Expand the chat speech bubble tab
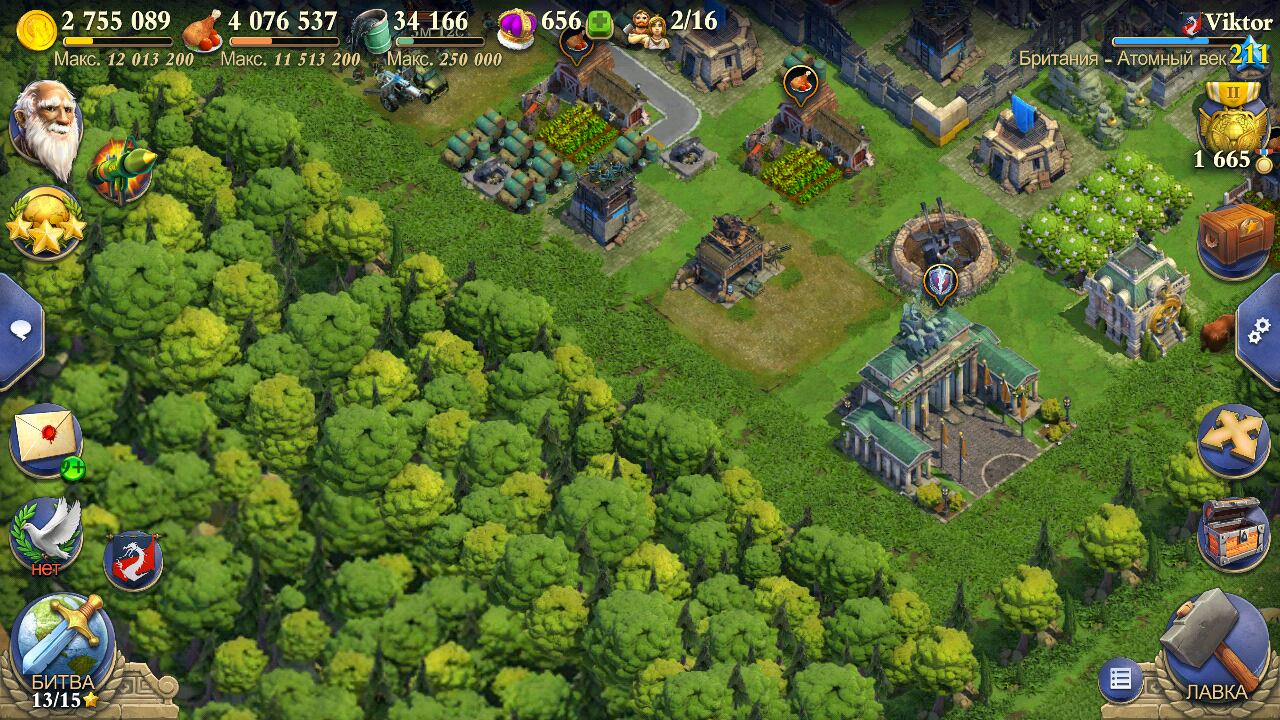Viewport: 1280px width, 720px height. [x=17, y=330]
